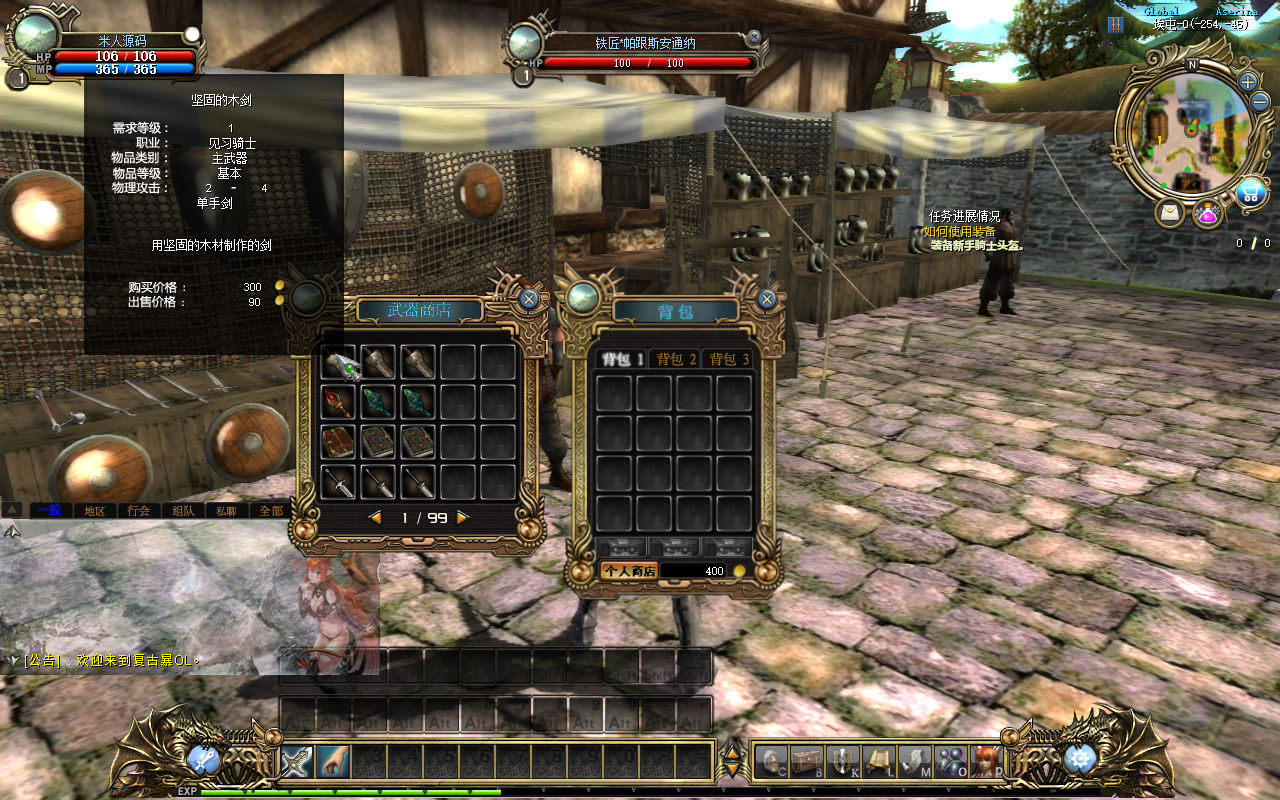Select the red-gem staff in the shop
This screenshot has height=800, width=1280.
(x=338, y=402)
